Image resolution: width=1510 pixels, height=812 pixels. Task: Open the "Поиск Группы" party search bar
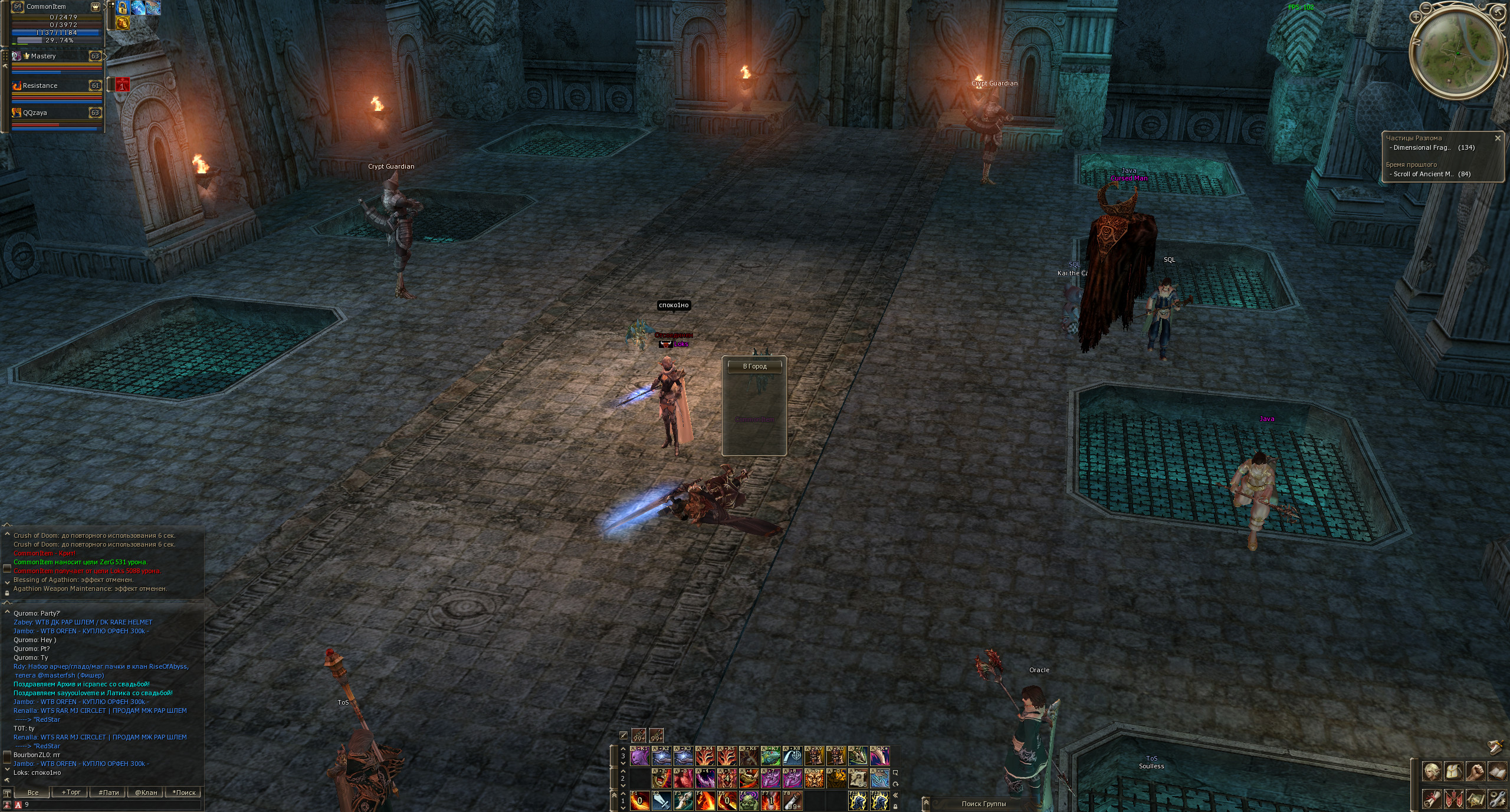[x=983, y=804]
